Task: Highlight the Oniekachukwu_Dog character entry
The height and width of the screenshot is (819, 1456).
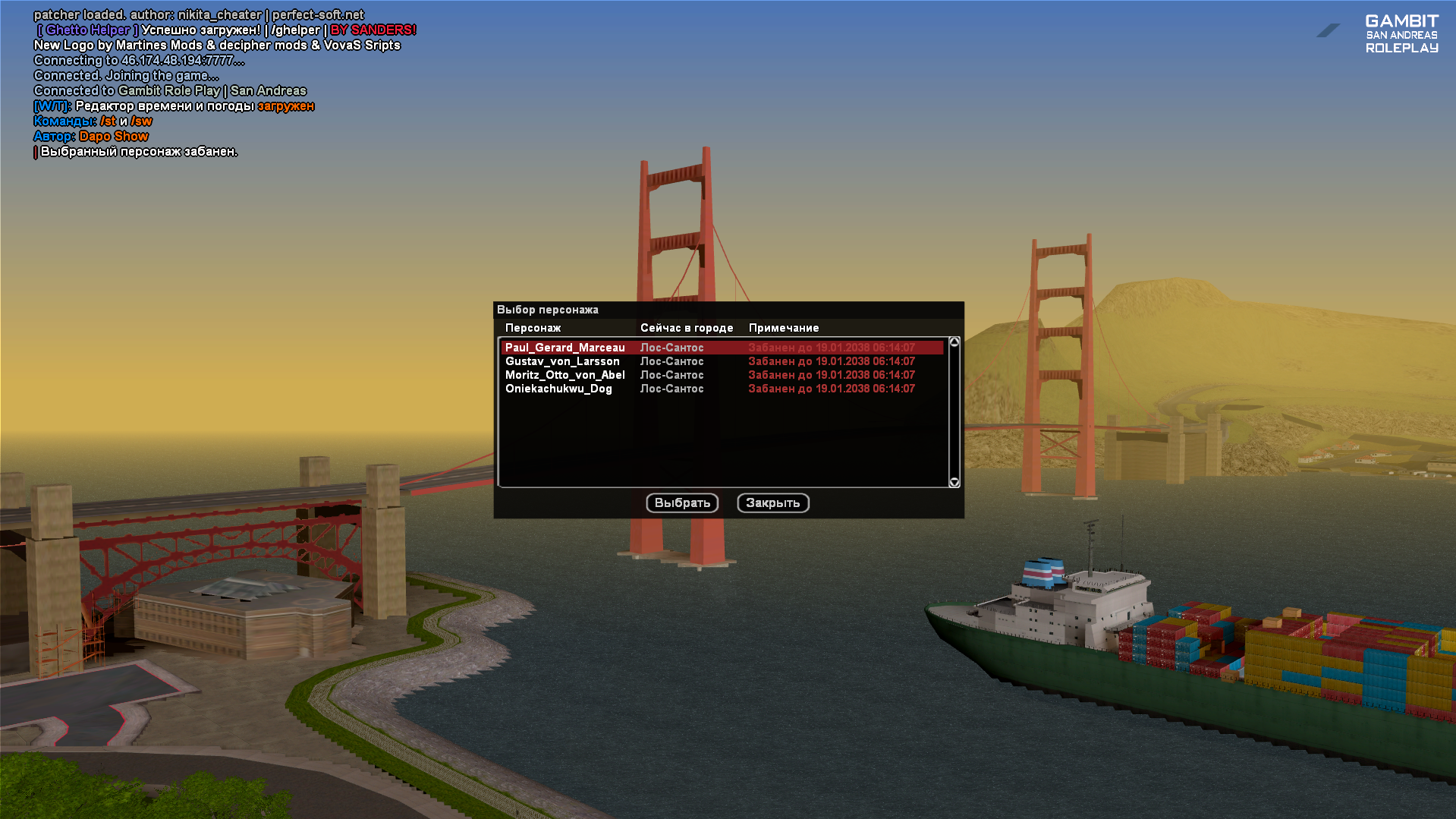Action: pyautogui.click(x=558, y=389)
